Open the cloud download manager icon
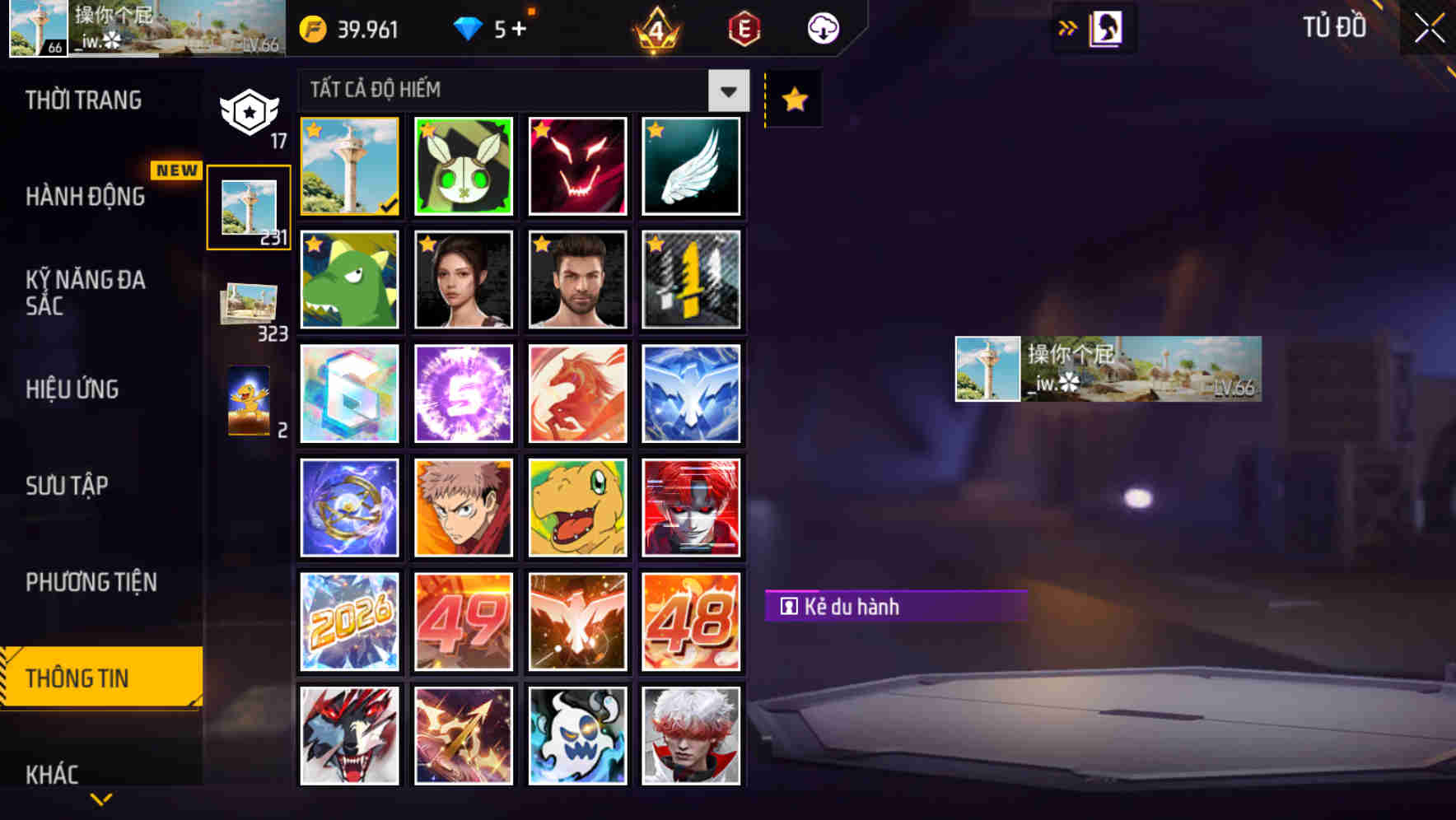Screen dimensions: 1456x820 click(821, 28)
